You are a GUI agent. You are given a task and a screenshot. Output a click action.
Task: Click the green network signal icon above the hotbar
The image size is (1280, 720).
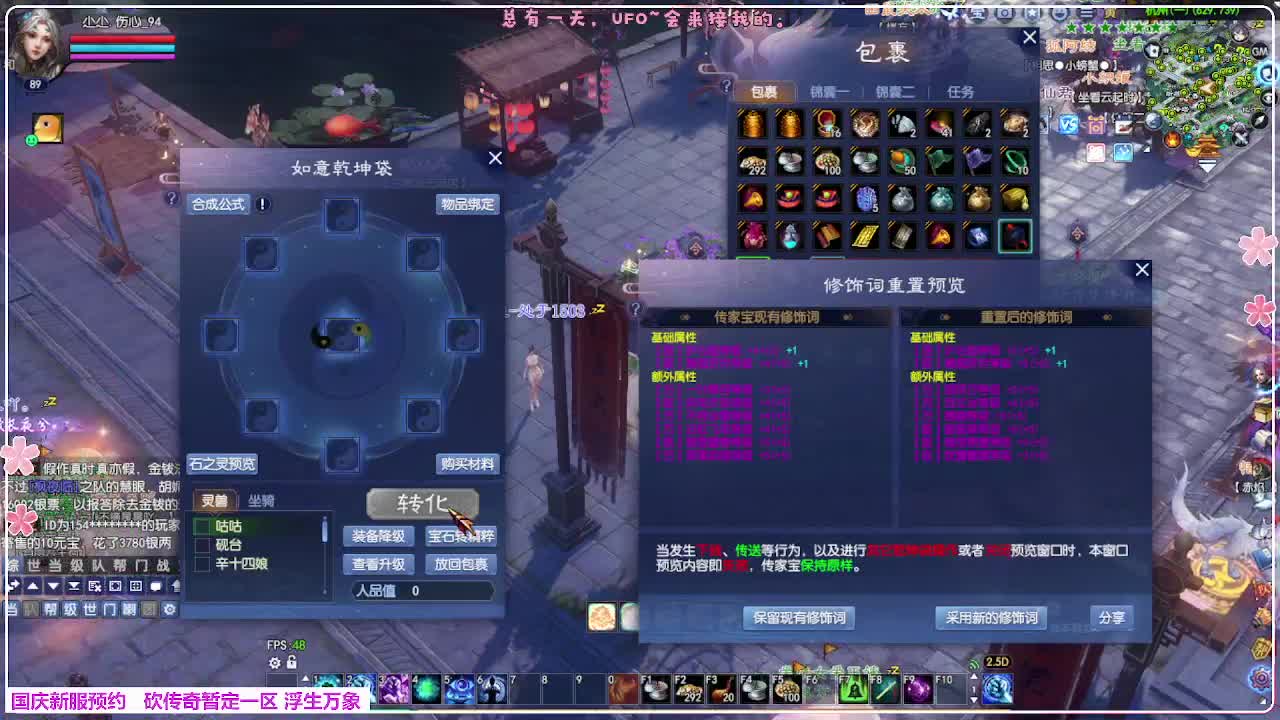coord(974,664)
